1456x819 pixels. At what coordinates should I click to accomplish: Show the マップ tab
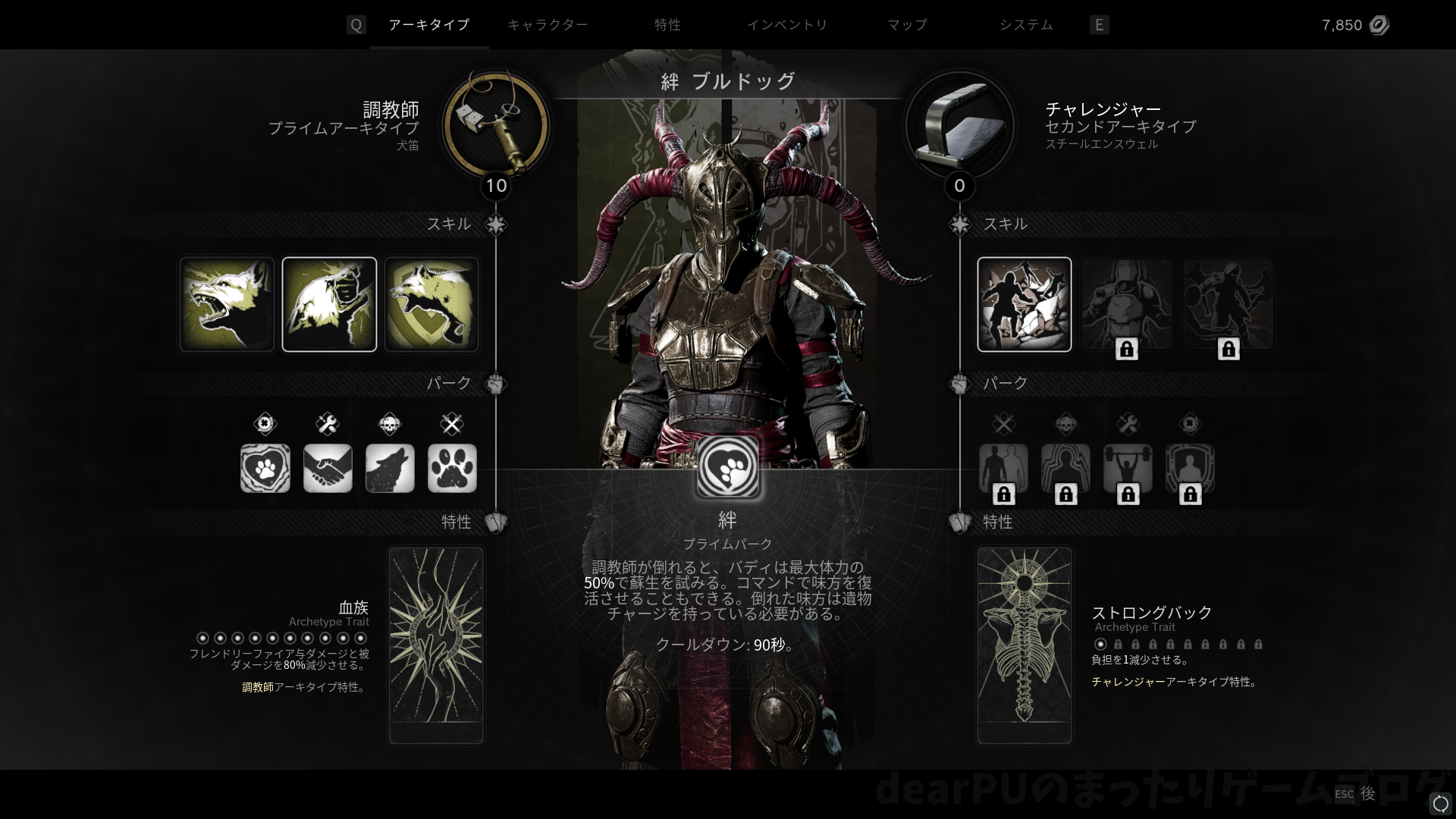click(907, 25)
